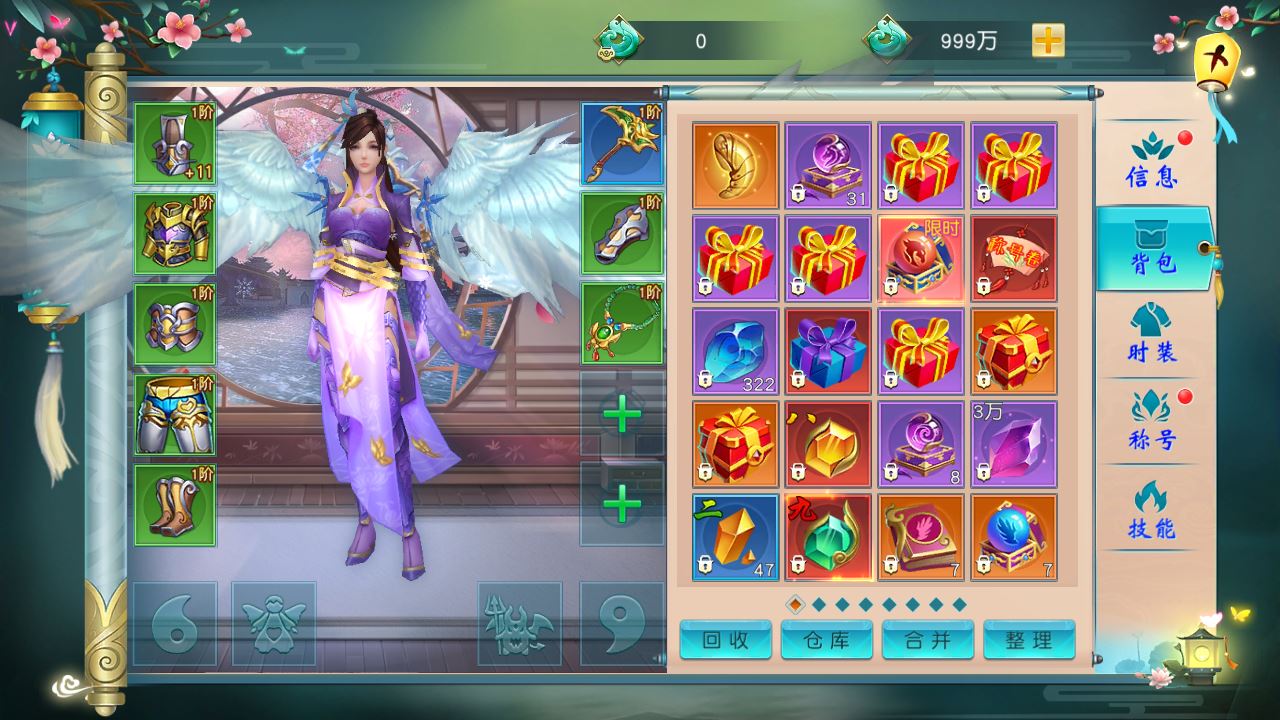The height and width of the screenshot is (720, 1280).
Task: Show the 称号 titles tab
Action: click(1152, 420)
